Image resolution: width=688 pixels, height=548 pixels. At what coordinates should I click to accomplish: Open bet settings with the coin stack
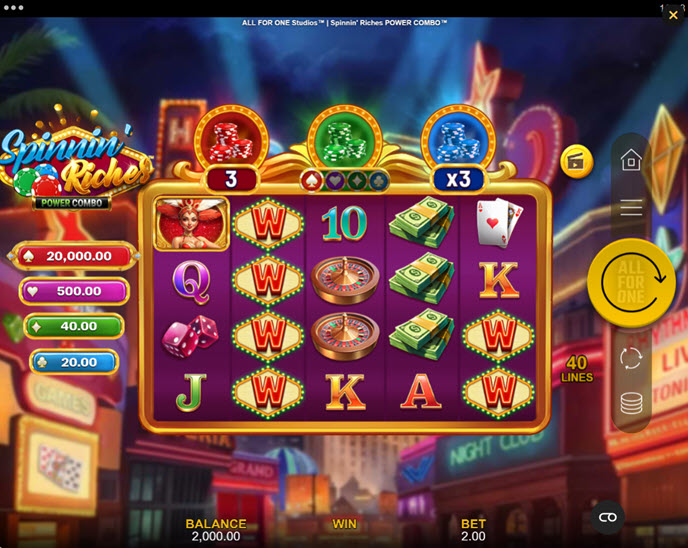coord(631,403)
